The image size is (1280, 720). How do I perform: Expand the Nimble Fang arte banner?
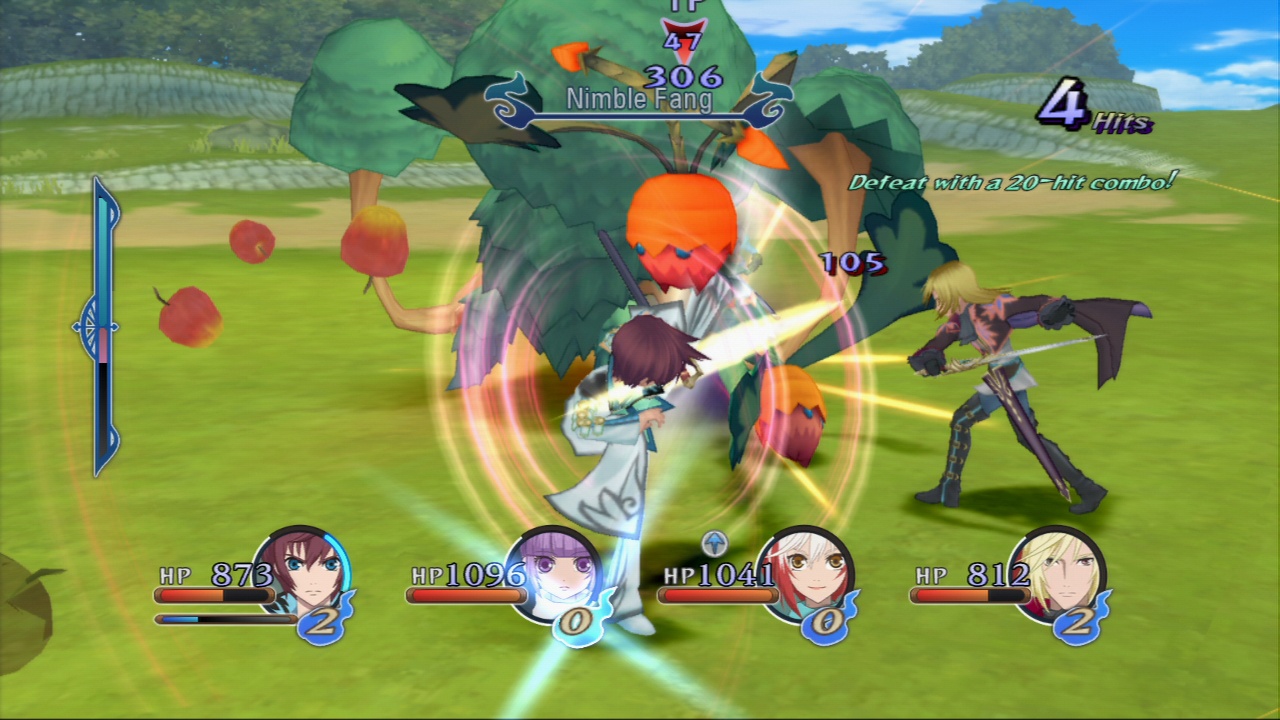coord(636,99)
